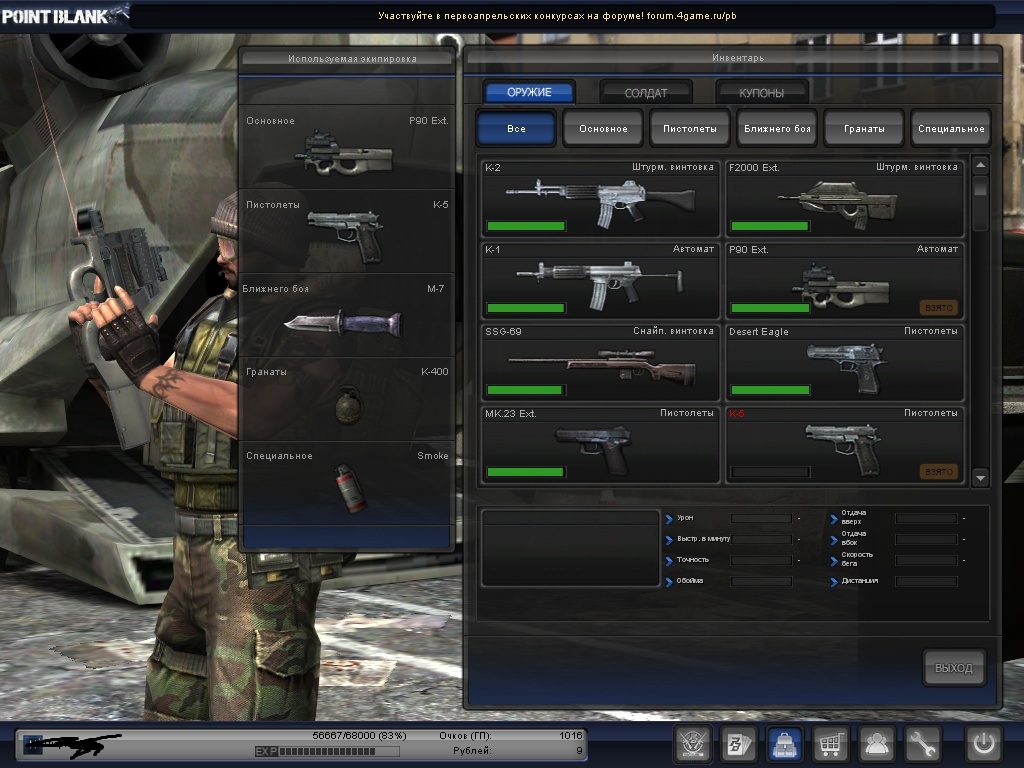Image resolution: width=1024 pixels, height=768 pixels.
Task: Select the F2000 Ext. rifle item
Action: (844, 197)
